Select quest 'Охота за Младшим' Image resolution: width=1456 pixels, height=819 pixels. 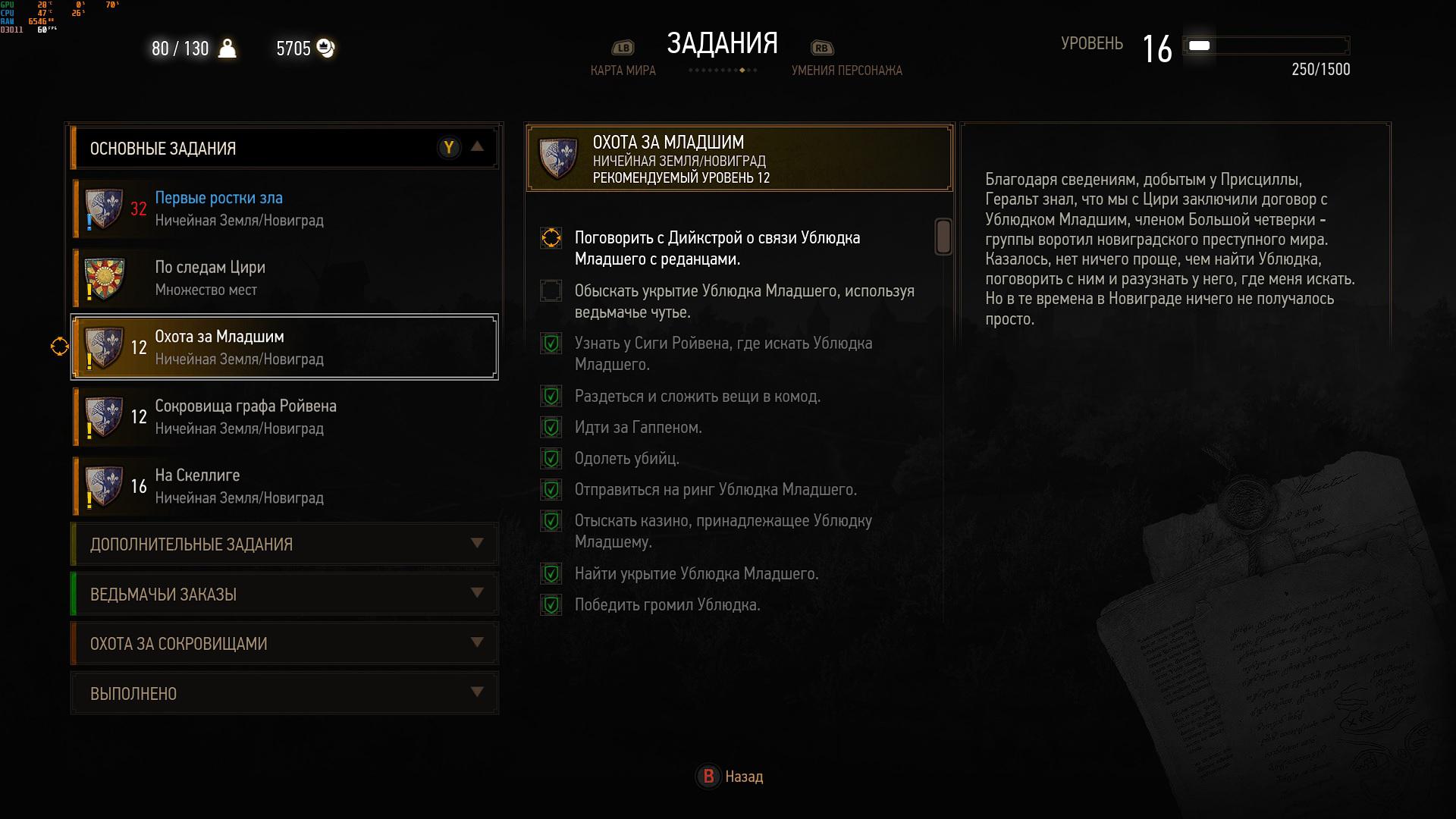[x=284, y=347]
